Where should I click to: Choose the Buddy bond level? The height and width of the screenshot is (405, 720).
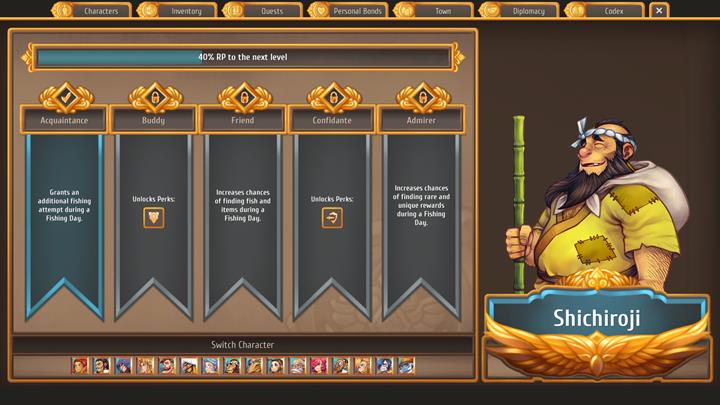tap(153, 120)
